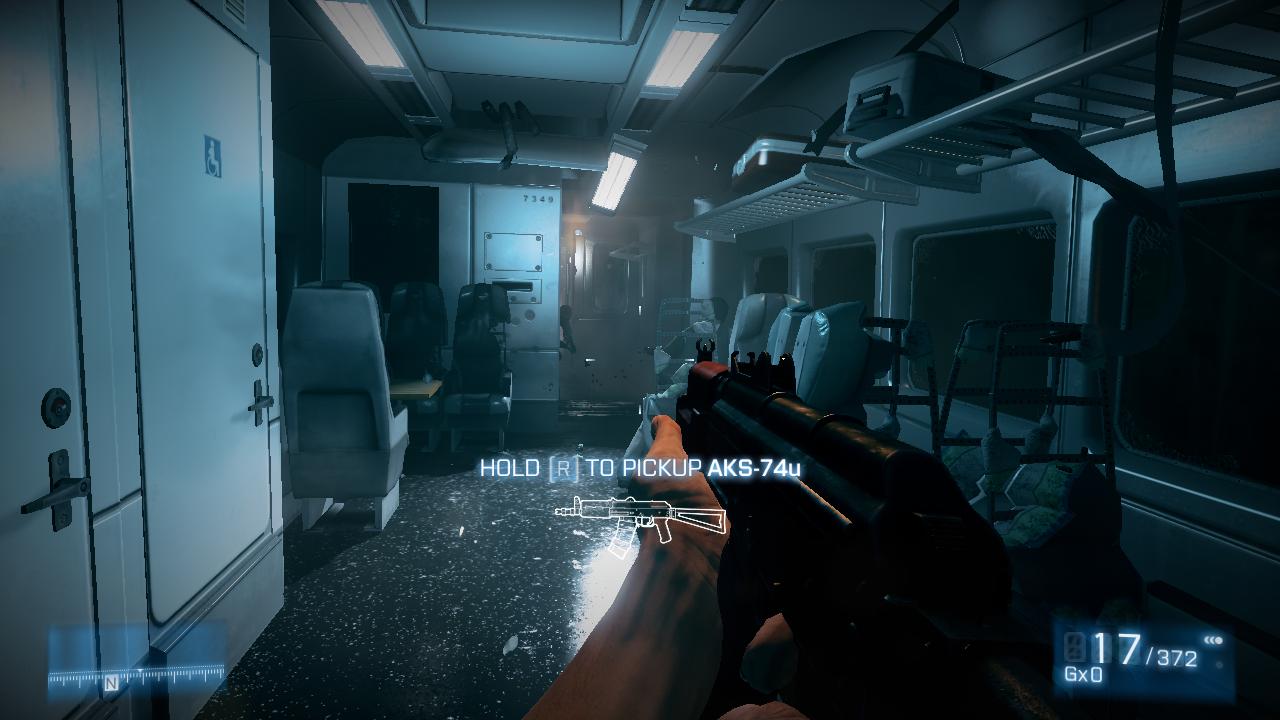The width and height of the screenshot is (1280, 720).
Task: Select the AKS-74u weapon outline icon
Action: pos(640,520)
